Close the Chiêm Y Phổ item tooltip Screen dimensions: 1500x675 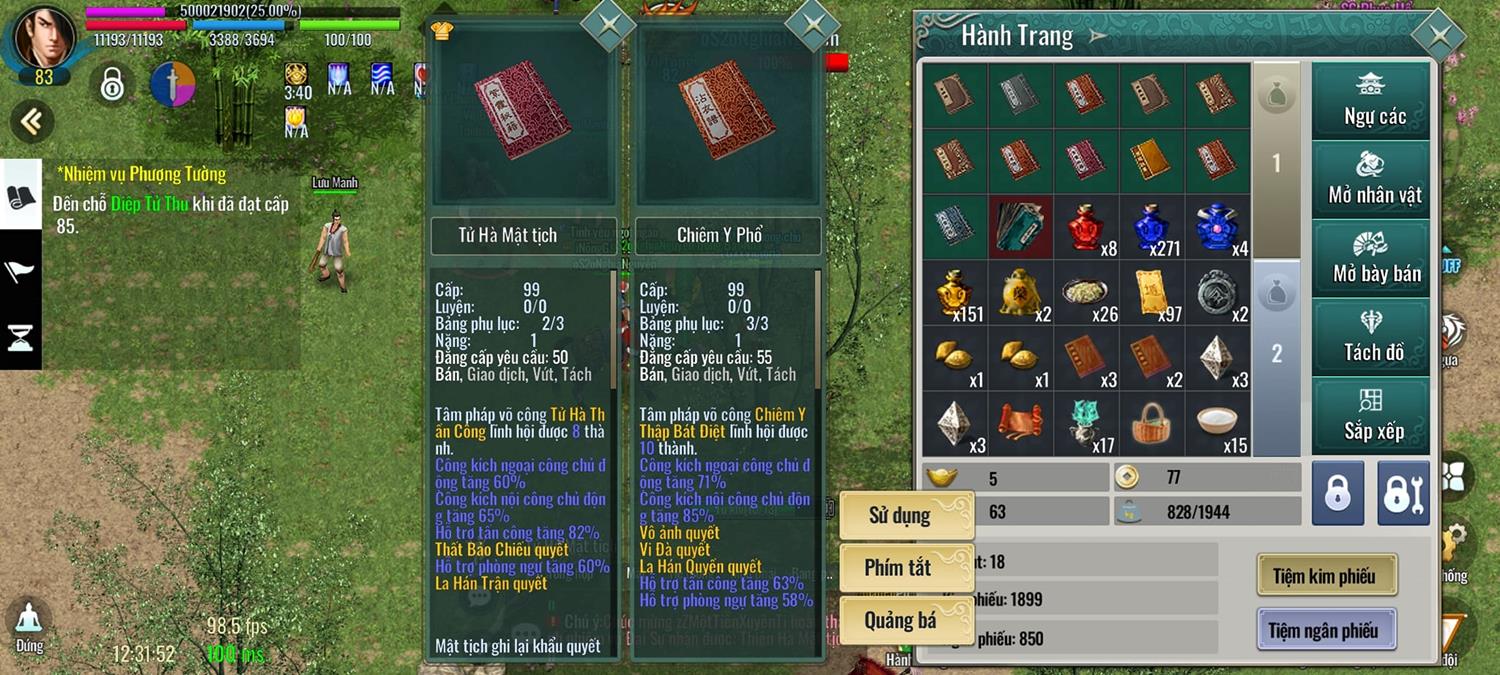(812, 24)
